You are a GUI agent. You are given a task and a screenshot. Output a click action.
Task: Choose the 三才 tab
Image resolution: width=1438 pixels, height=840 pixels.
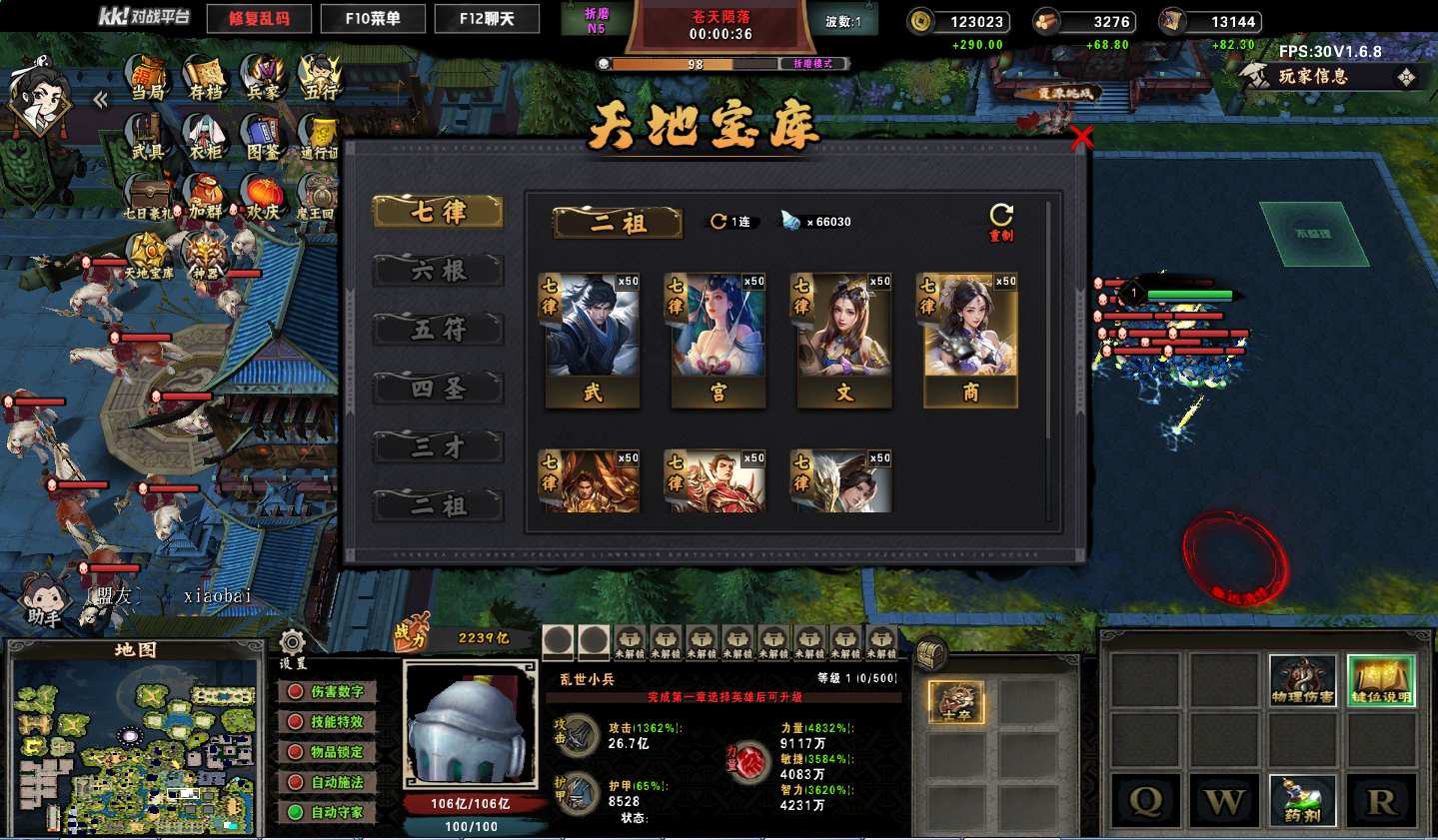click(438, 447)
